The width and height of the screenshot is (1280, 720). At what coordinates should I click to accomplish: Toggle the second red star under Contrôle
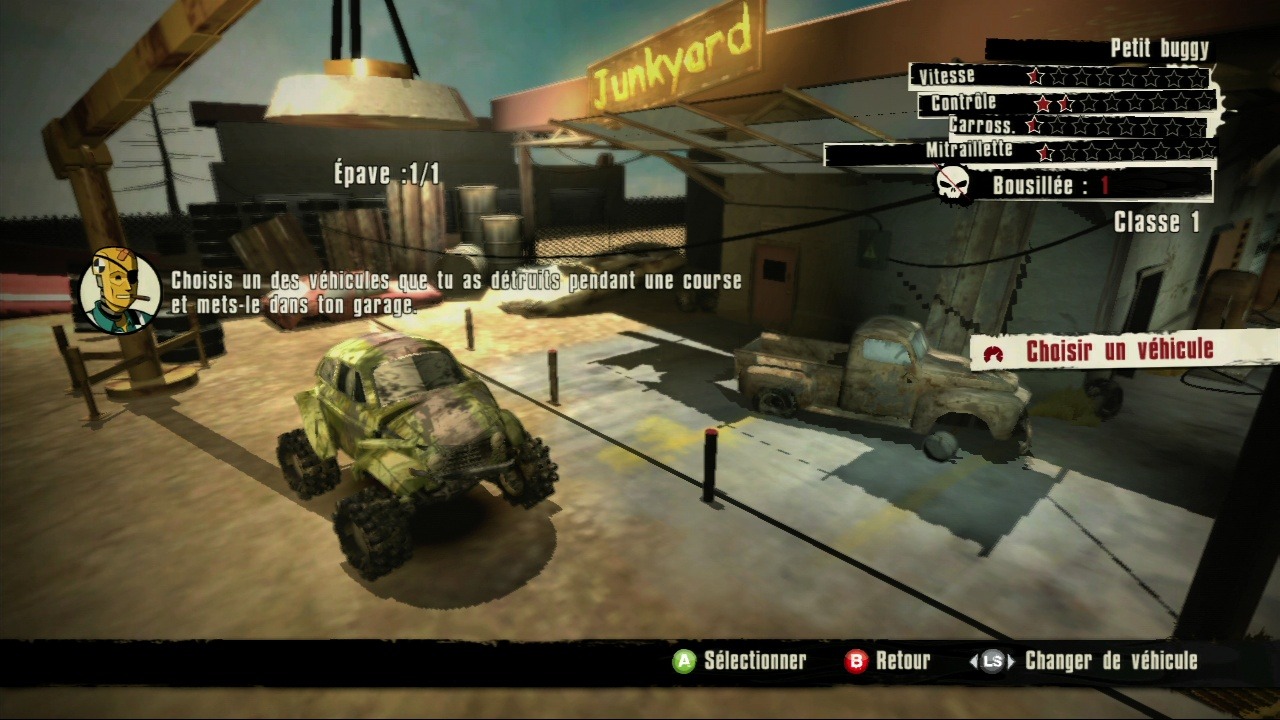(1066, 103)
